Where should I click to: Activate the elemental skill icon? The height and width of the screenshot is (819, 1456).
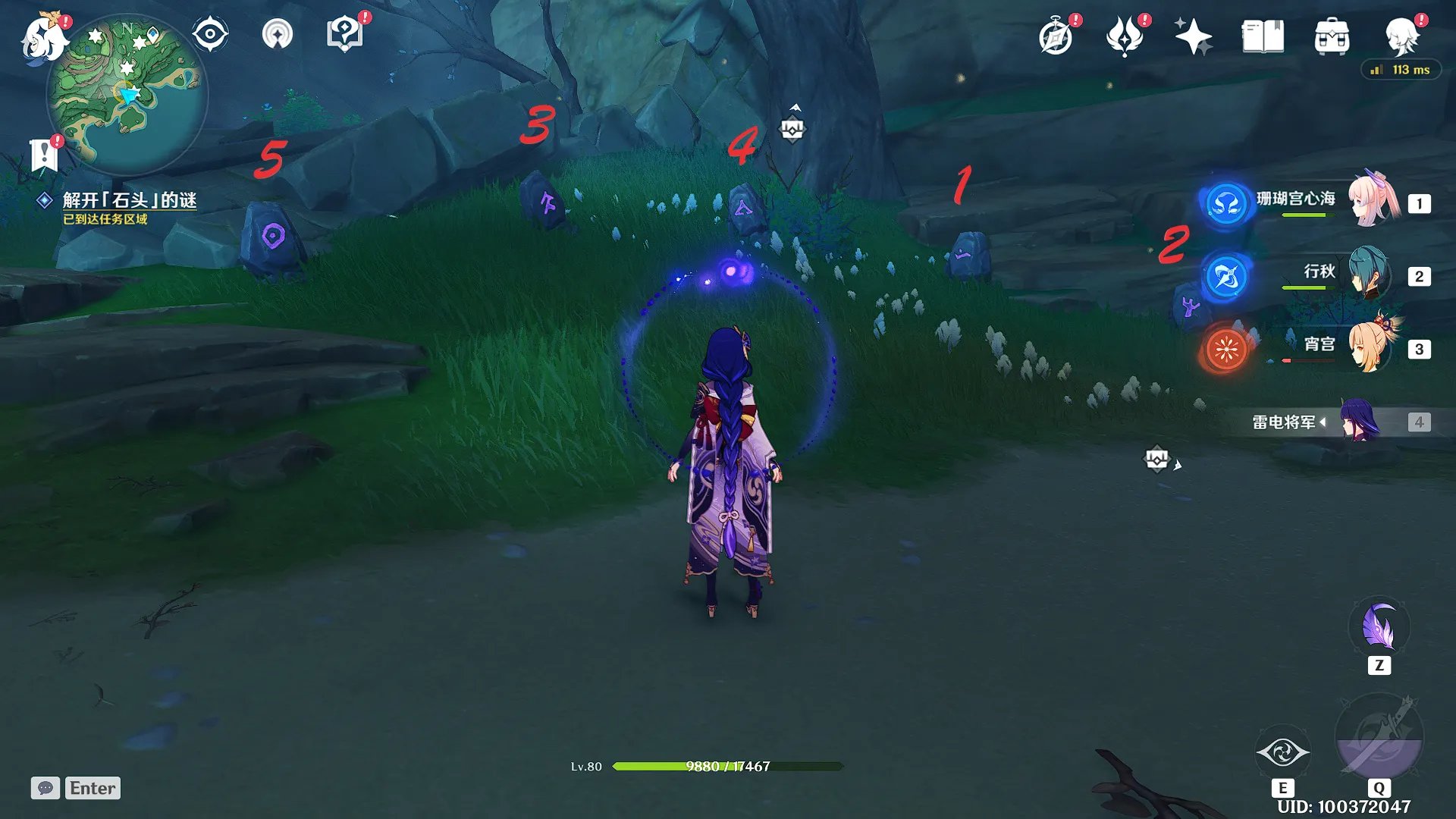(1282, 752)
